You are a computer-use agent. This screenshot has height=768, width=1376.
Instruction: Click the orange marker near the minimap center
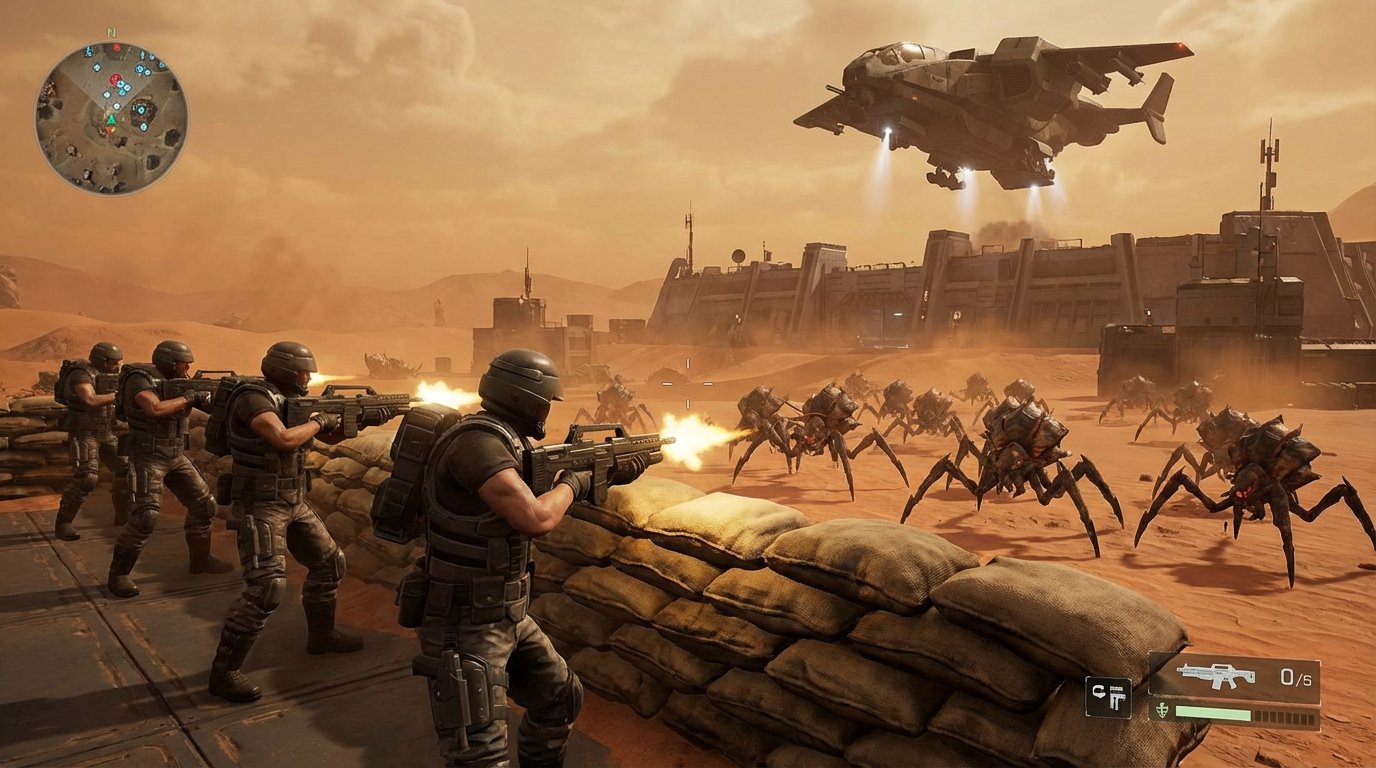[x=111, y=130]
